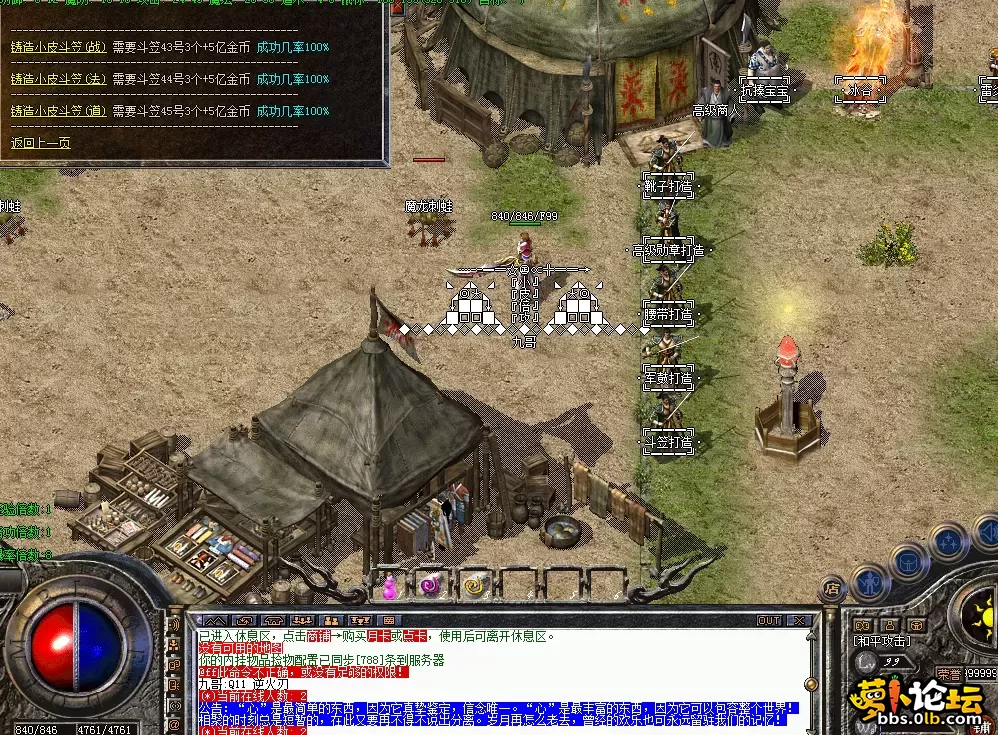Open the skills sparkle icon
Viewport: 998px width, 735px height.
coord(947,541)
